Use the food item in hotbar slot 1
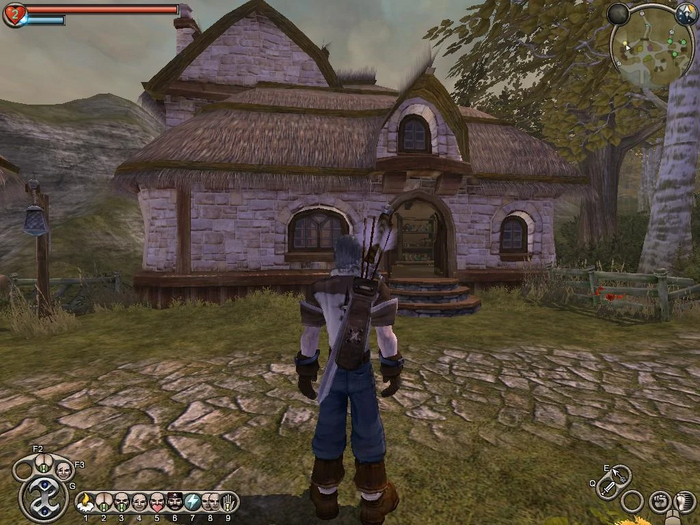The image size is (700, 525). point(85,501)
